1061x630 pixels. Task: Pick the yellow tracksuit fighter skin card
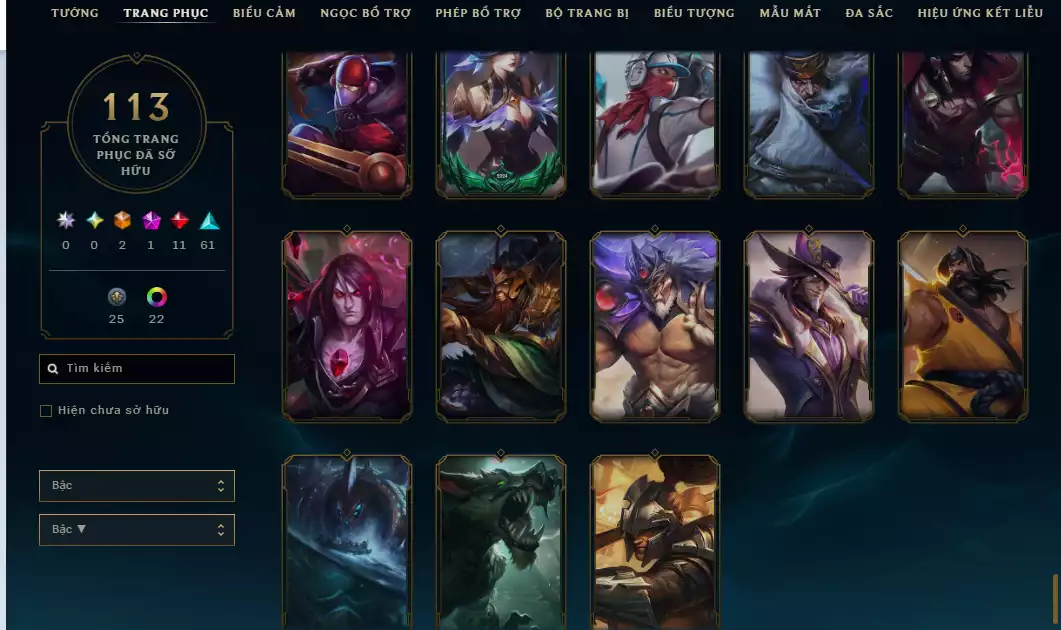(963, 326)
